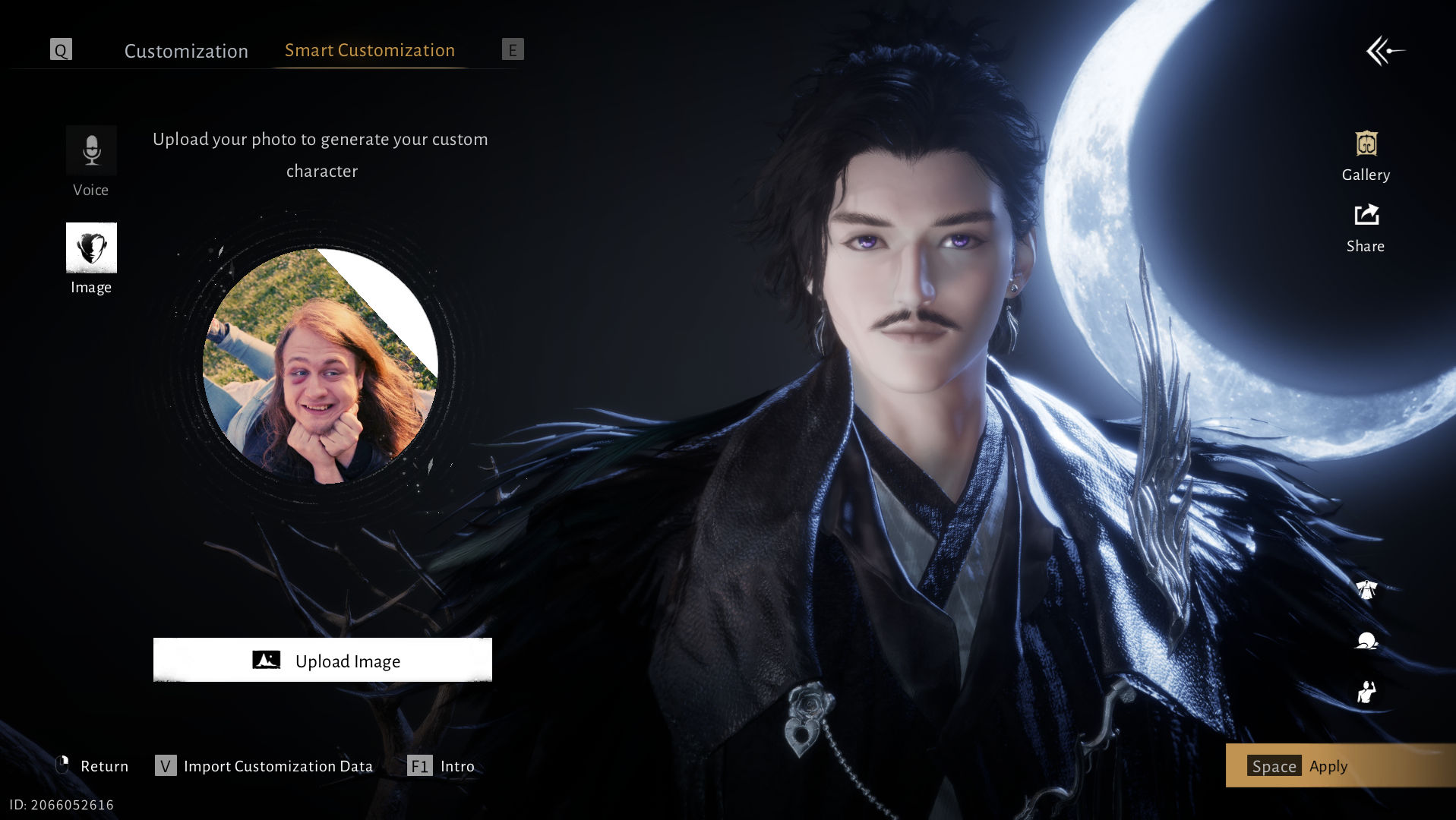Viewport: 1456px width, 820px height.
Task: Select the Smart Customization tab
Action: tap(369, 50)
